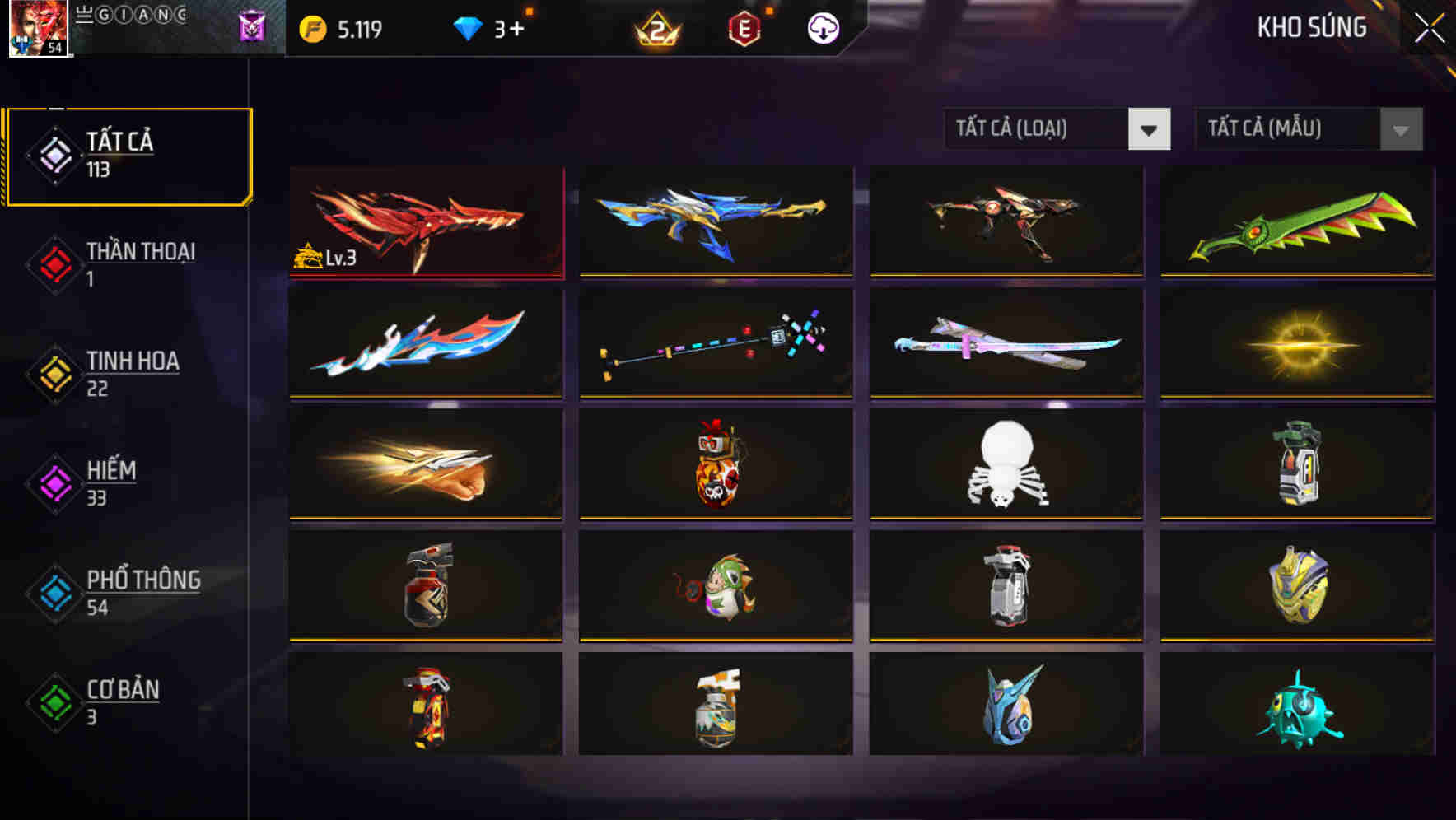
Task: Select the red dragon Lv.3 weapon skin
Action: pos(425,222)
